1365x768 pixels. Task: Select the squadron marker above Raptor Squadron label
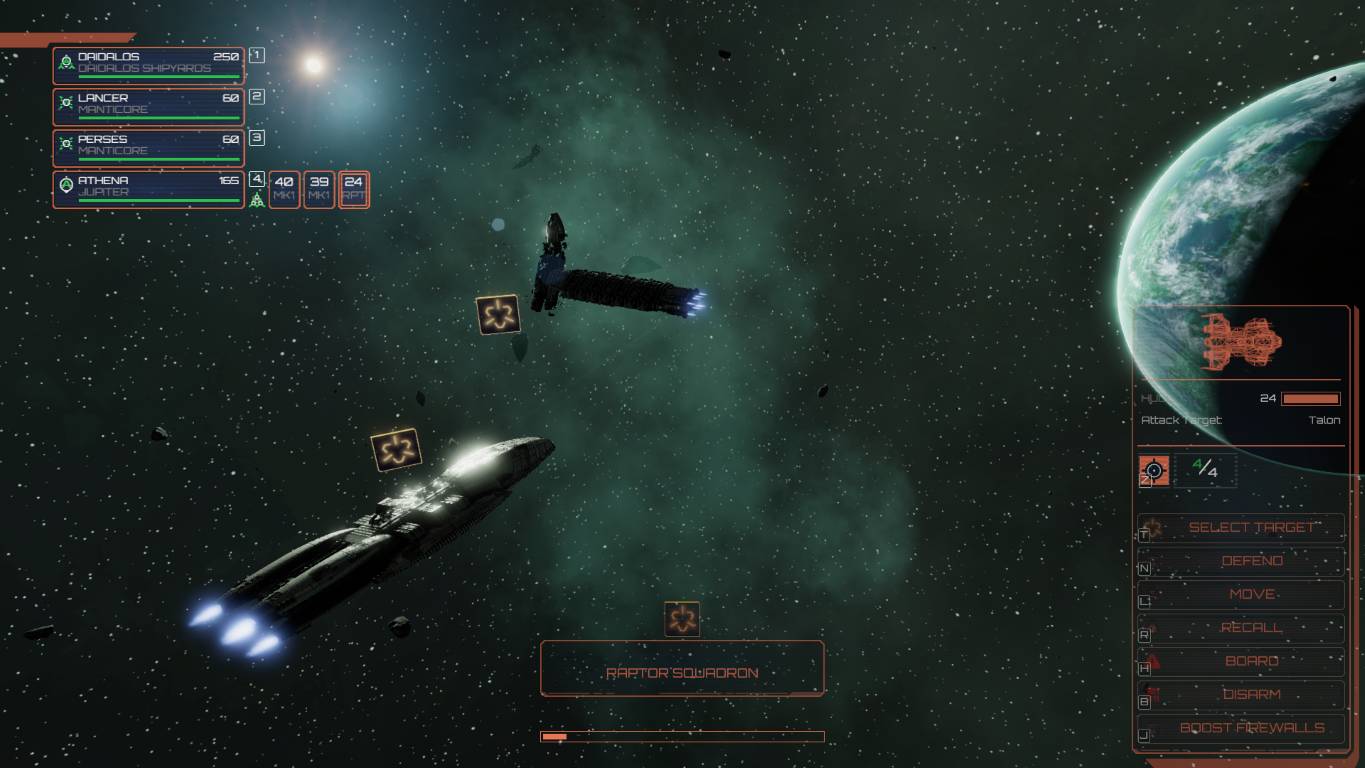pyautogui.click(x=682, y=620)
